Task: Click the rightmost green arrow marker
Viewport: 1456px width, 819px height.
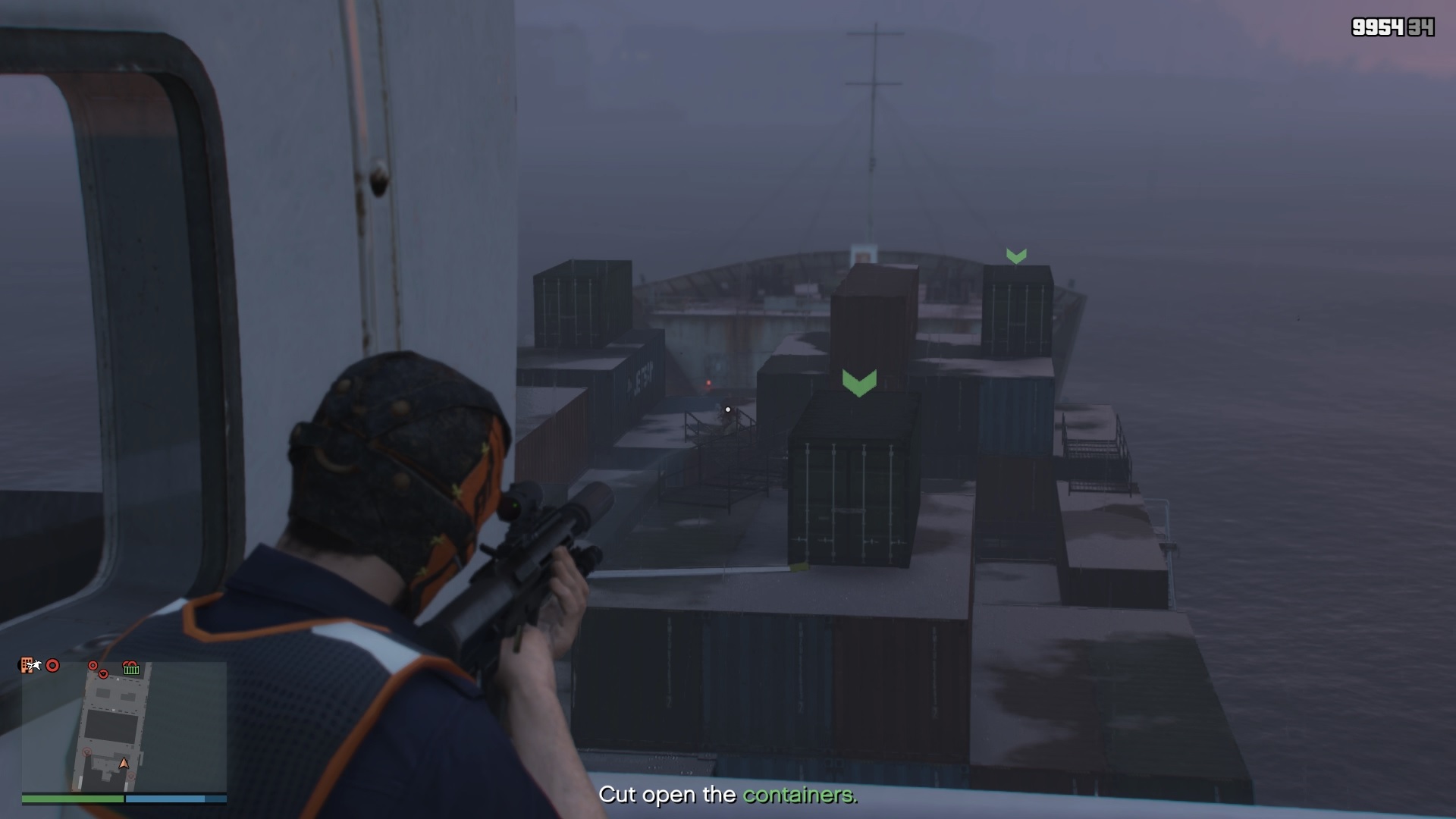Action: (x=1016, y=256)
